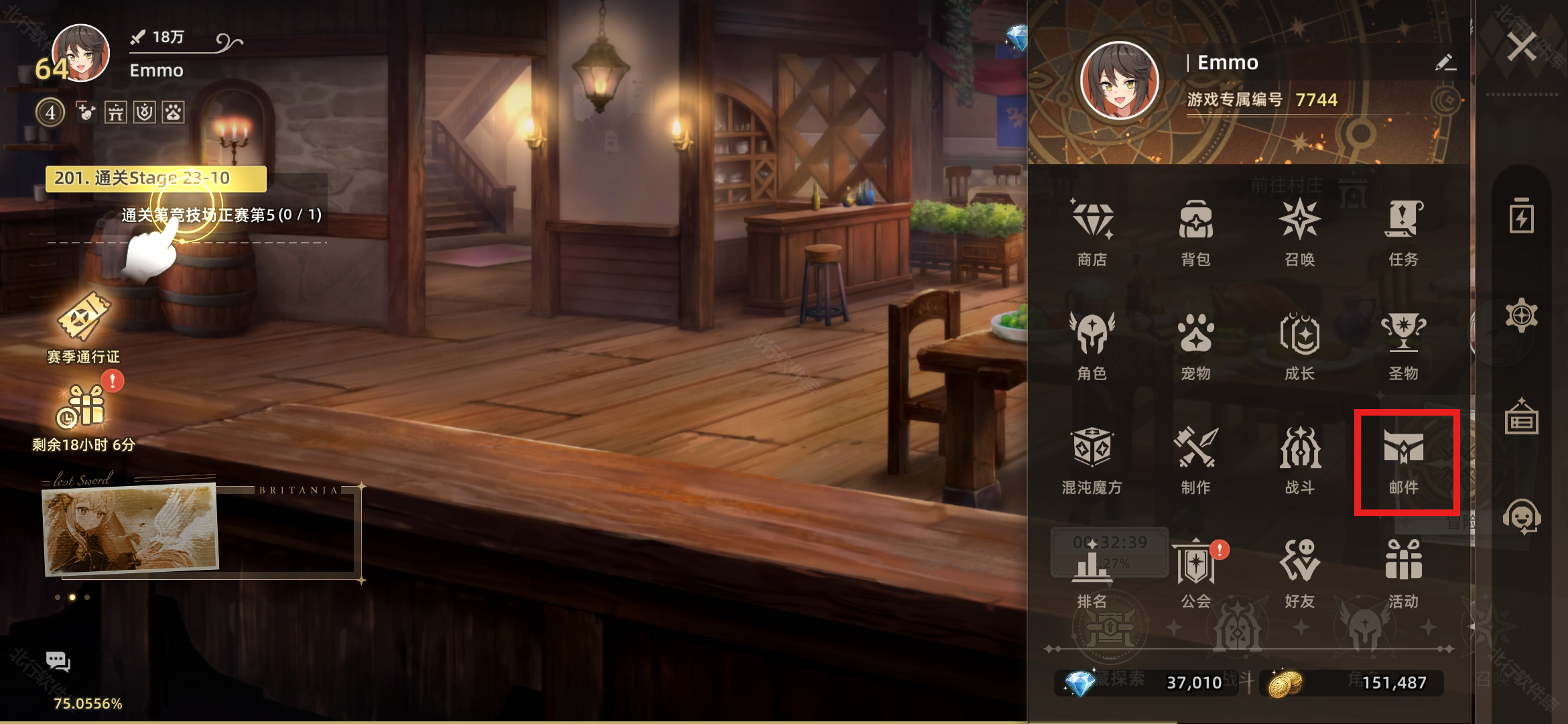Open the 混沌魔方 chaos cube
Viewport: 1568px width, 724px height.
1092,459
